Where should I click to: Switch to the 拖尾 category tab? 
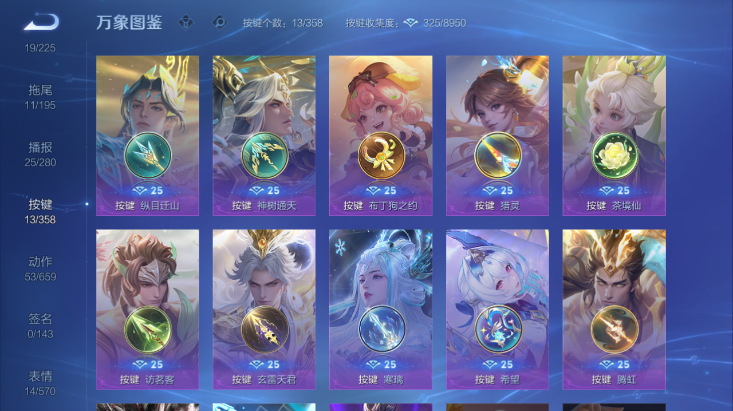[x=40, y=96]
